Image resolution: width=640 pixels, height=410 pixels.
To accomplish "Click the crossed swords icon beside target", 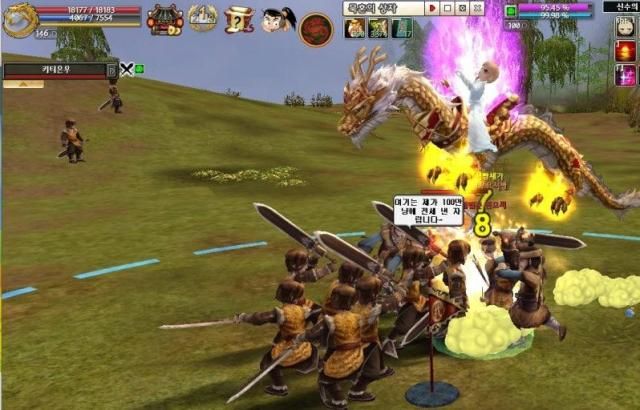I will 127,69.
